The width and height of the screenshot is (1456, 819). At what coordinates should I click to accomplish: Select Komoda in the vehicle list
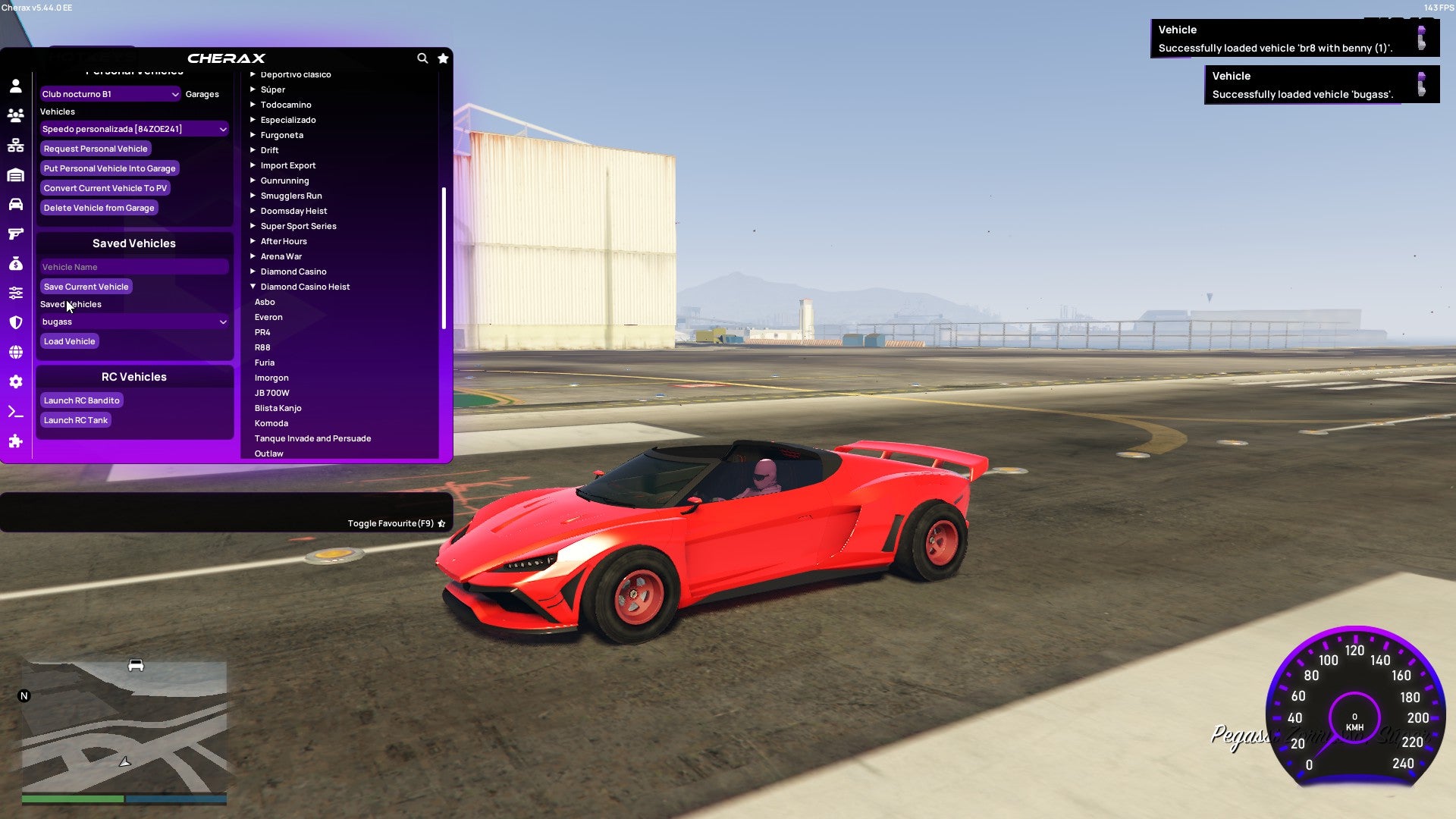pyautogui.click(x=271, y=423)
